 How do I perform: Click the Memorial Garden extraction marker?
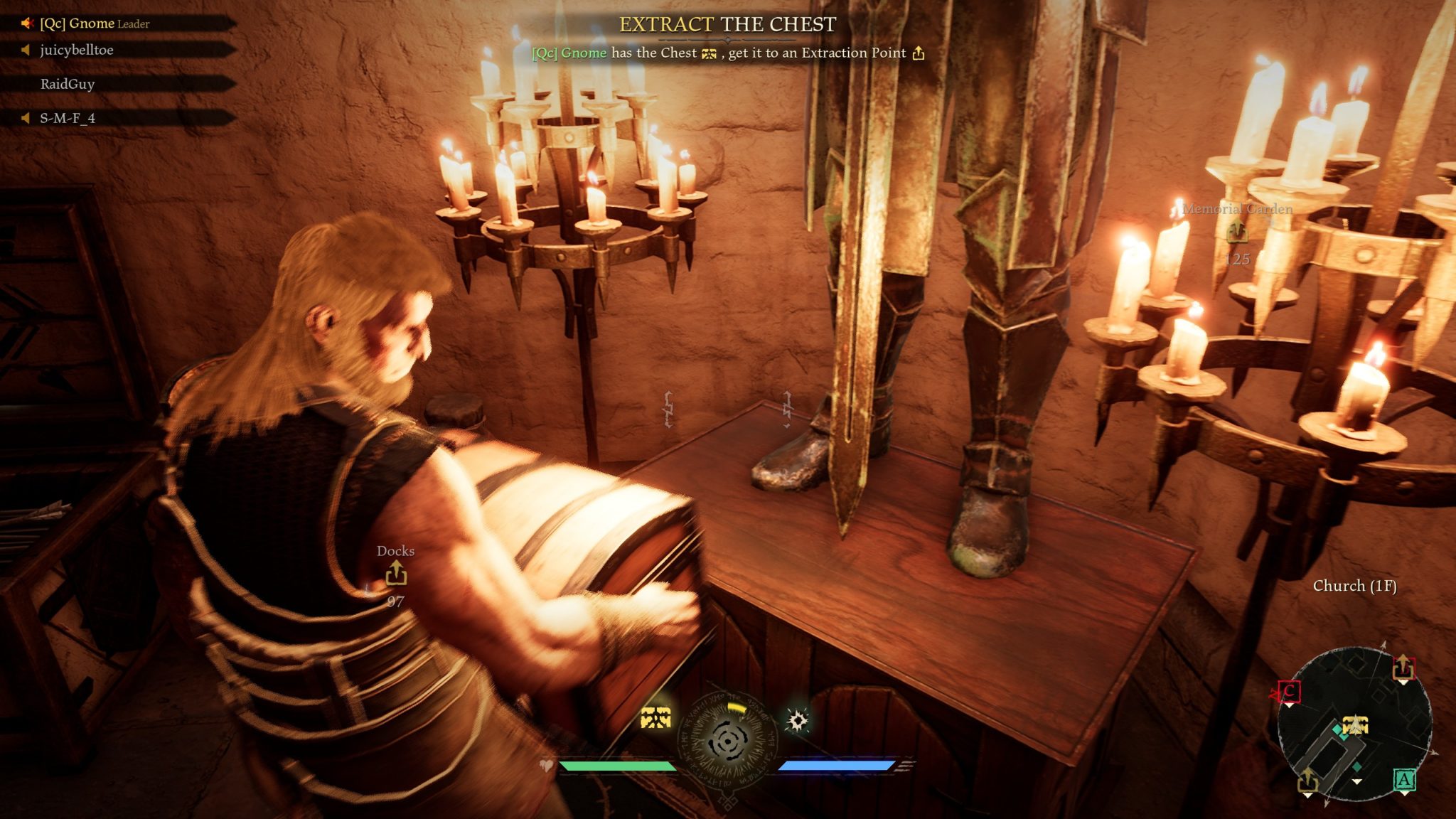pyautogui.click(x=1237, y=230)
